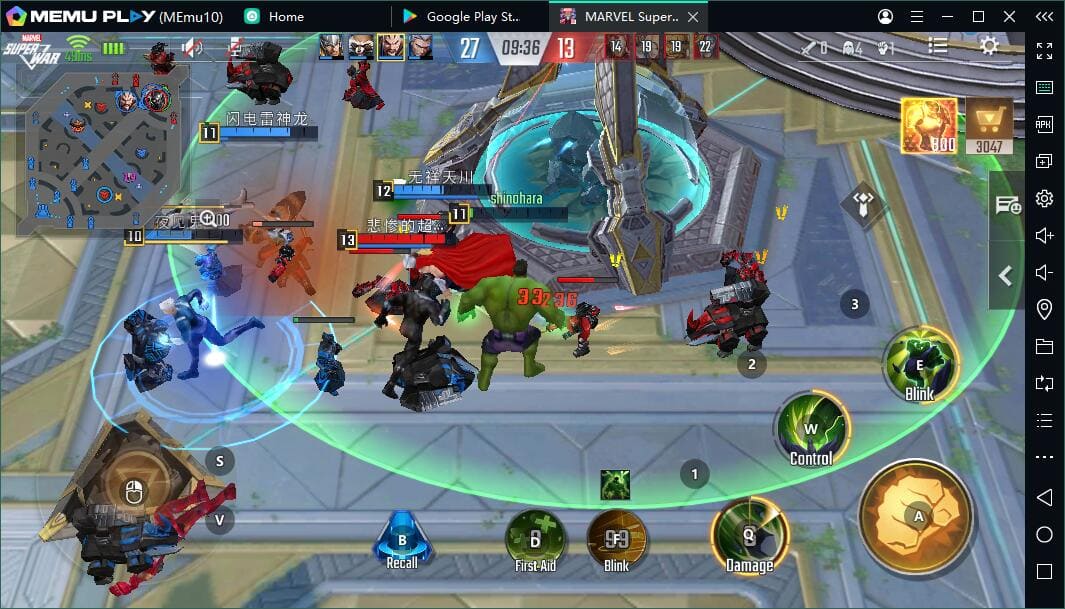Open the game settings gear
This screenshot has width=1065, height=609.
pos(989,46)
